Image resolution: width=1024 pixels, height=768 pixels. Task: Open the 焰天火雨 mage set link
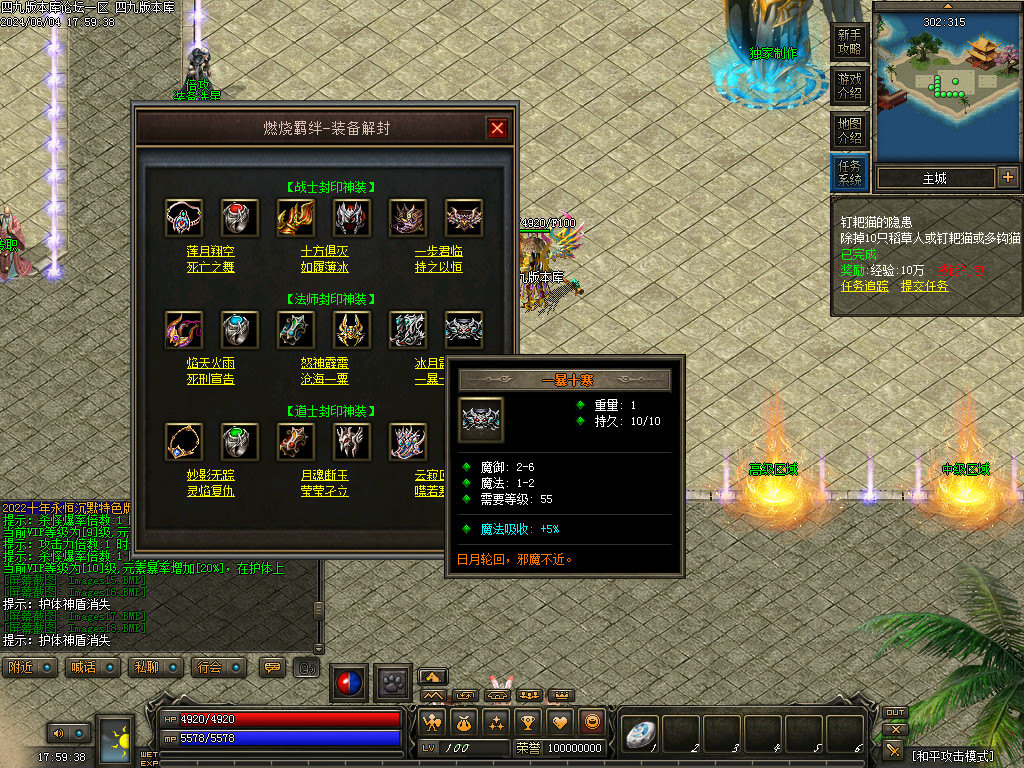click(x=211, y=364)
